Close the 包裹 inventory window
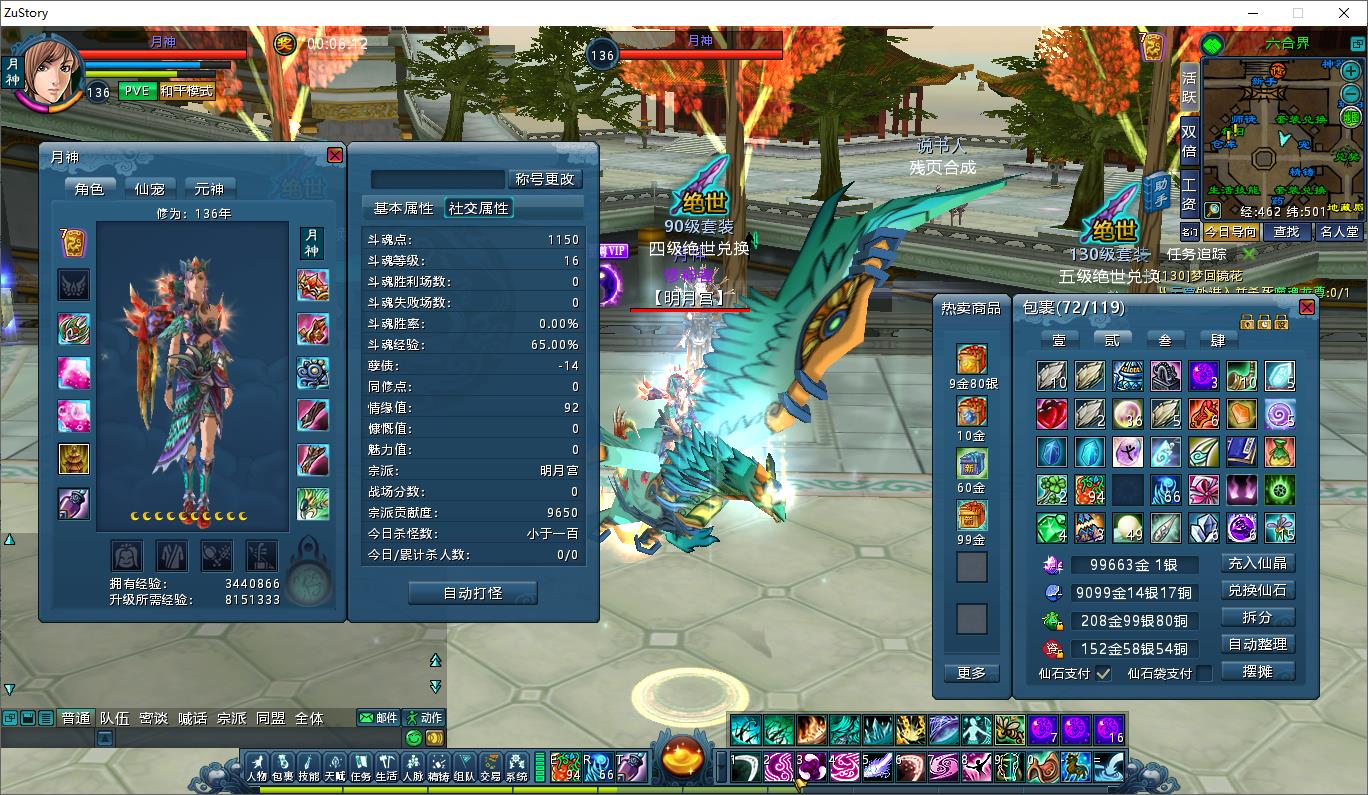This screenshot has width=1368, height=795. tap(1307, 307)
